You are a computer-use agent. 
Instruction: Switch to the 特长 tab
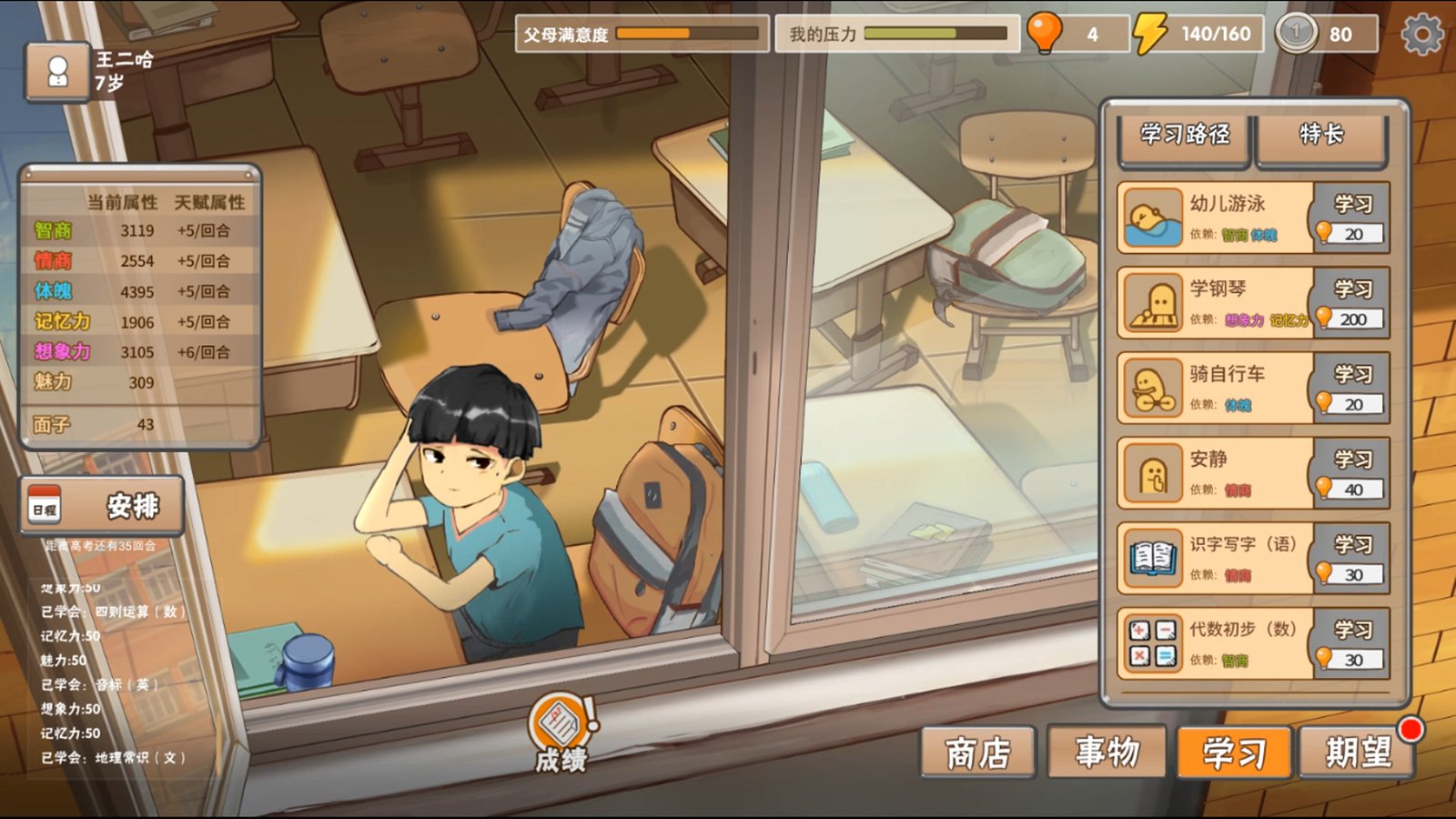pyautogui.click(x=1321, y=136)
